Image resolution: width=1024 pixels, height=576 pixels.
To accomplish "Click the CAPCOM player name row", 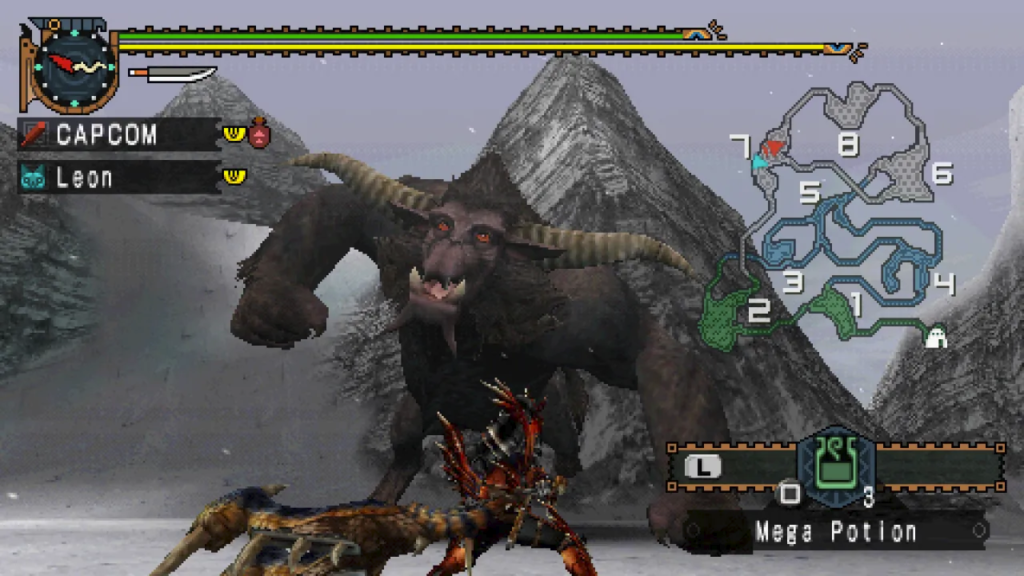I will point(118,134).
